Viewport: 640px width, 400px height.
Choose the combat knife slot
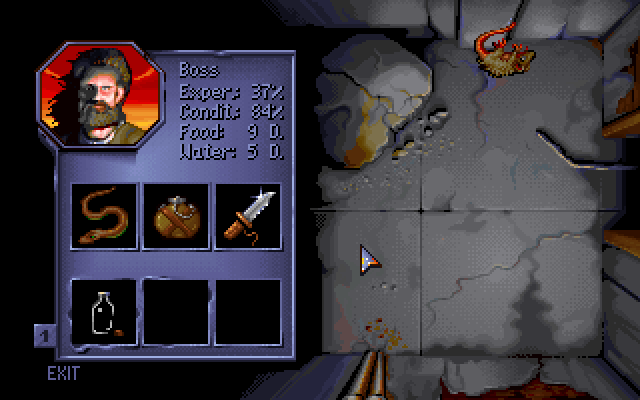point(248,215)
